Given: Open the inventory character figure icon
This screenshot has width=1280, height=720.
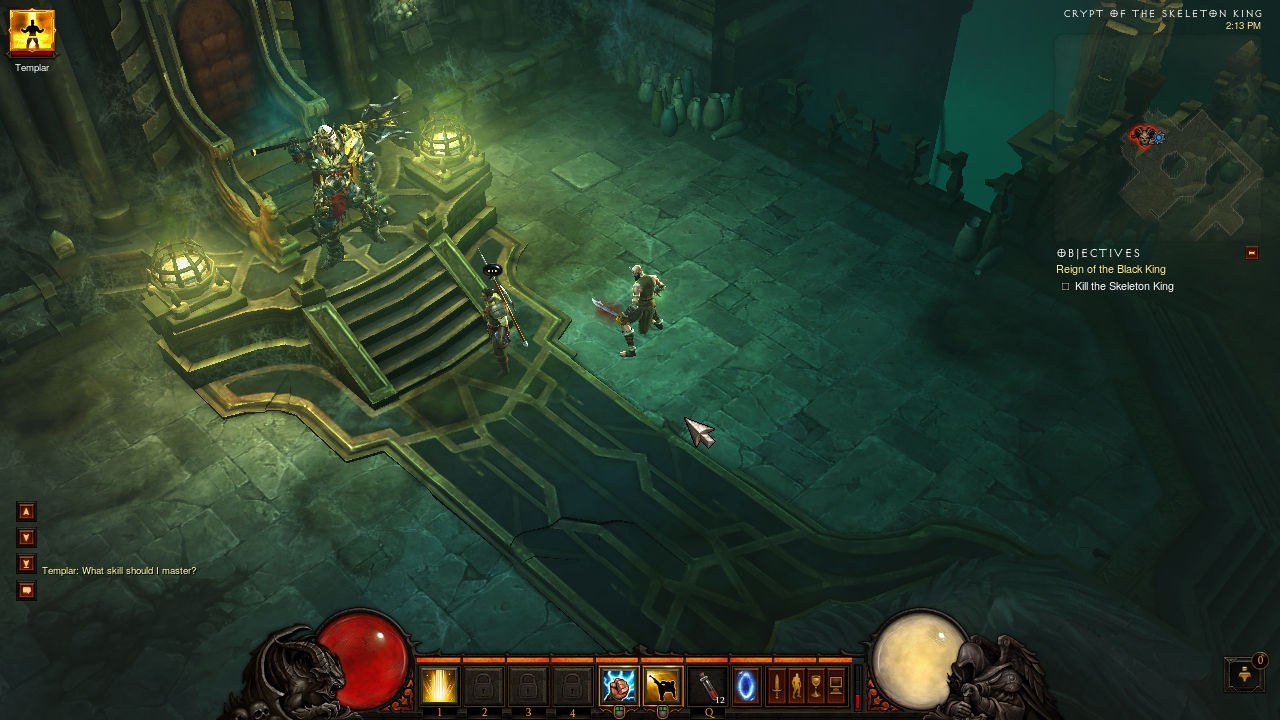Looking at the screenshot, I should (x=796, y=687).
